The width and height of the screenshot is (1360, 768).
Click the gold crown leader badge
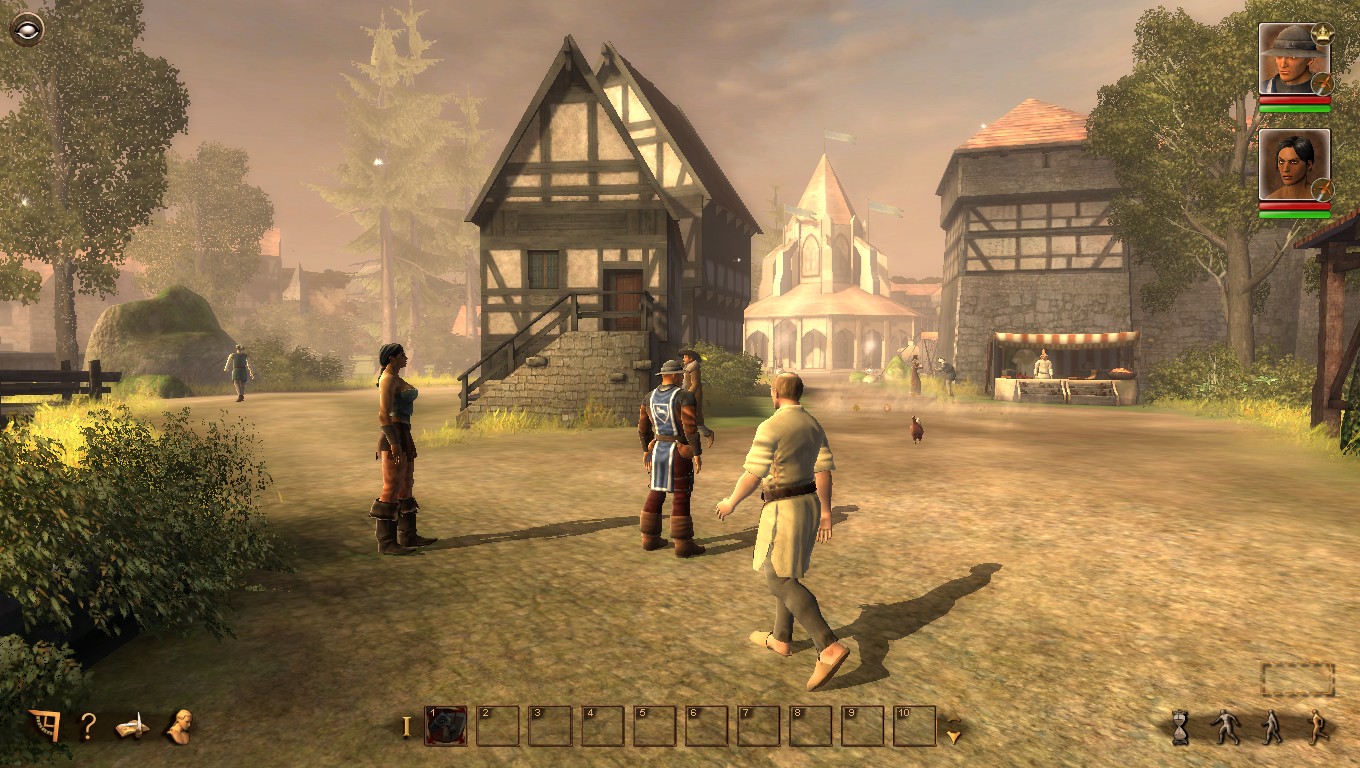1322,33
